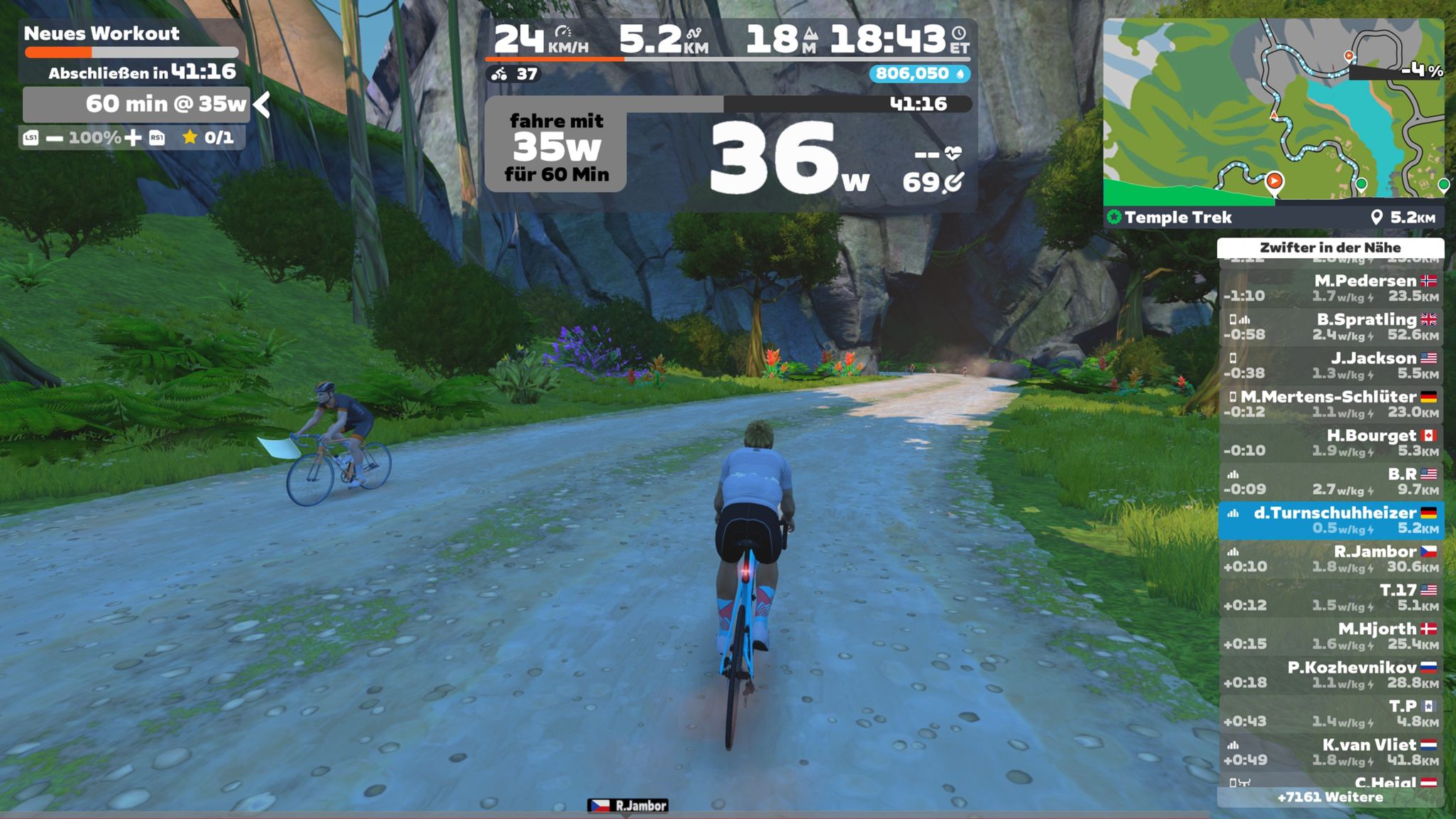Select H.Bourget in nearby Zwifters
This screenshot has width=1456, height=819.
pos(1331,443)
